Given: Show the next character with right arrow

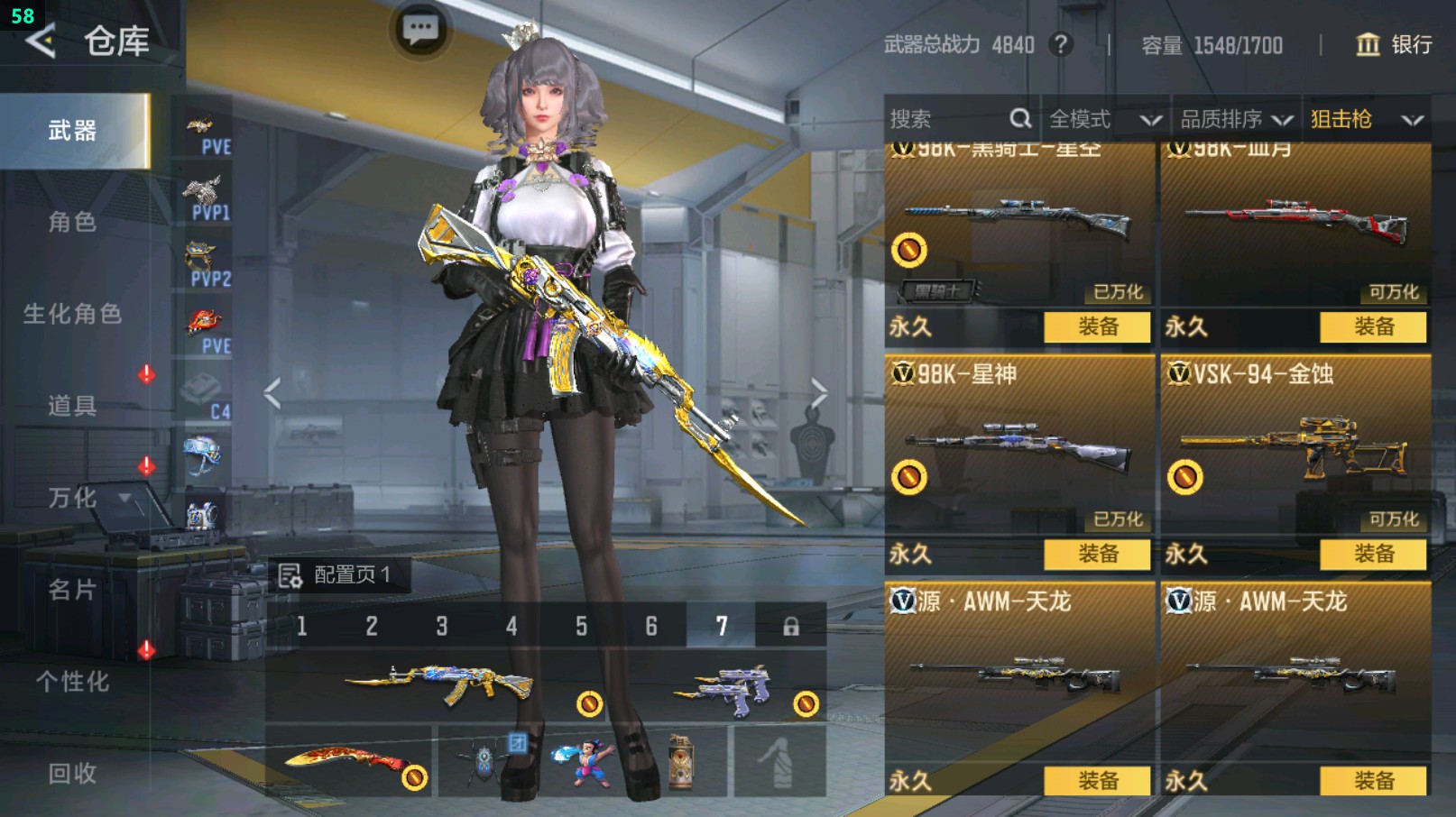Looking at the screenshot, I should point(819,393).
